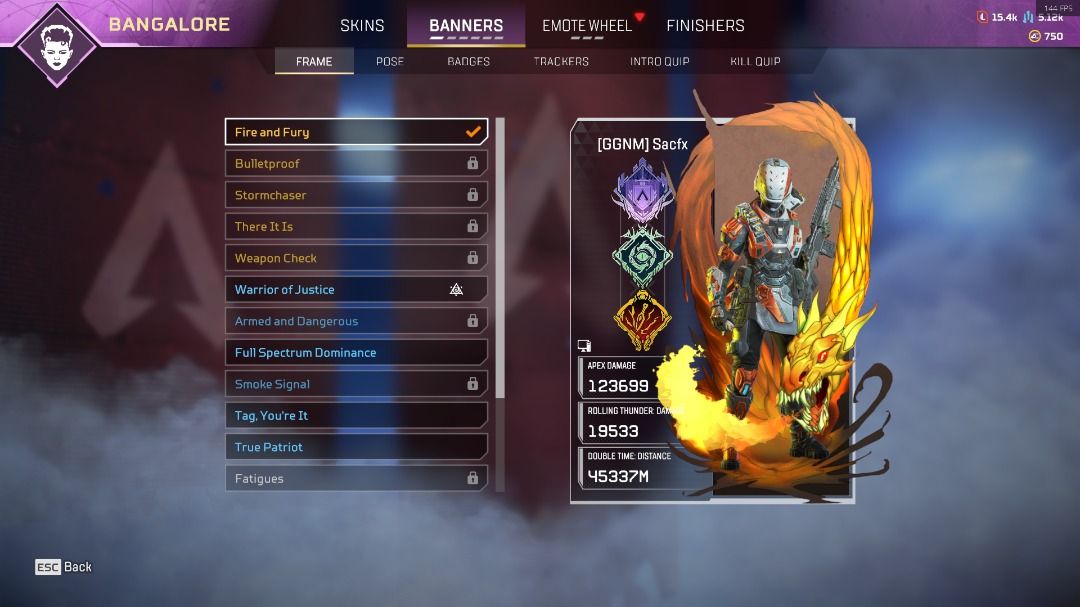
Task: Equip the Full Spectrum Dominance frame
Action: click(x=356, y=353)
